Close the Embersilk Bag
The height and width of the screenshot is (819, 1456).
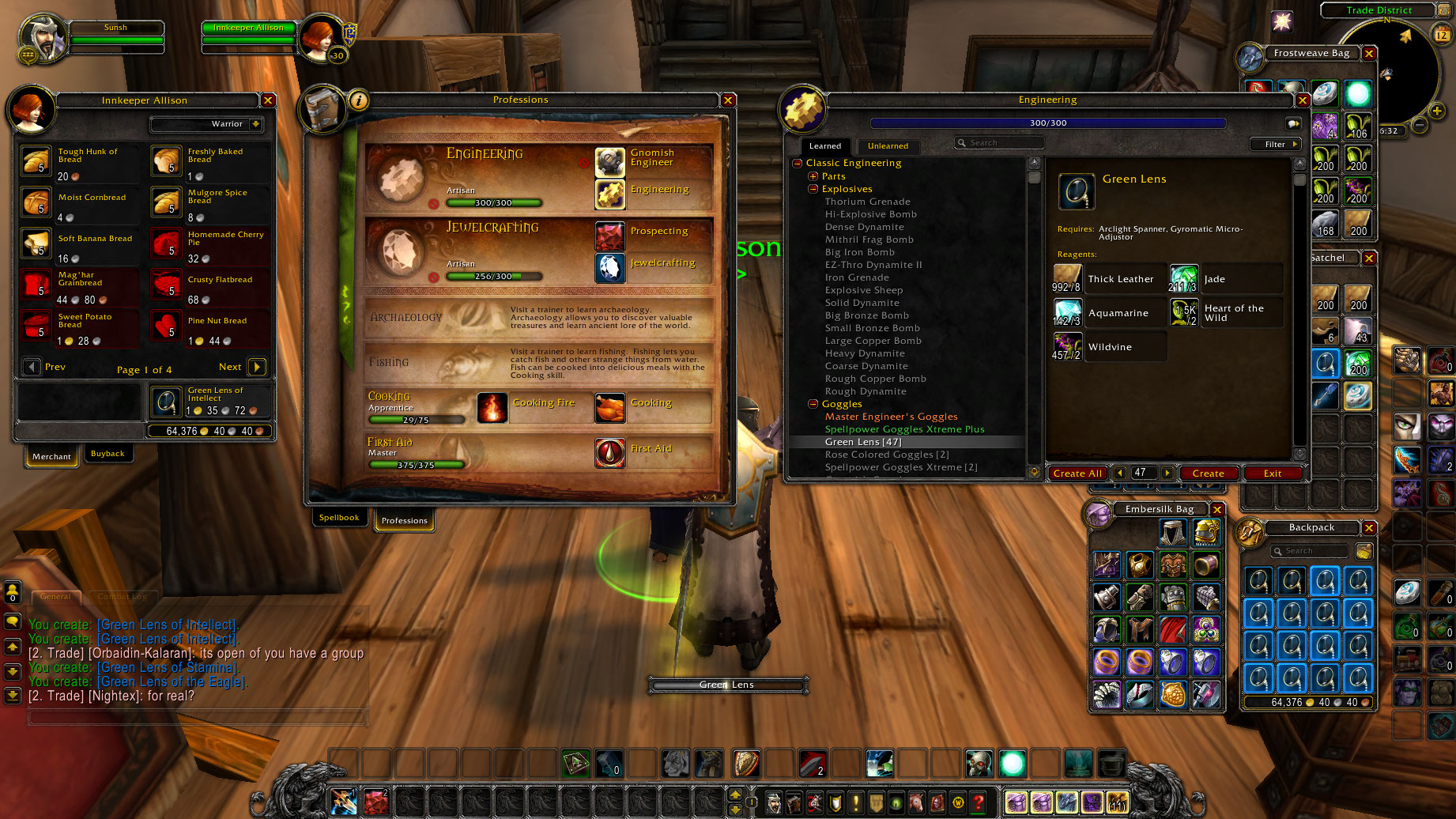[x=1217, y=510]
